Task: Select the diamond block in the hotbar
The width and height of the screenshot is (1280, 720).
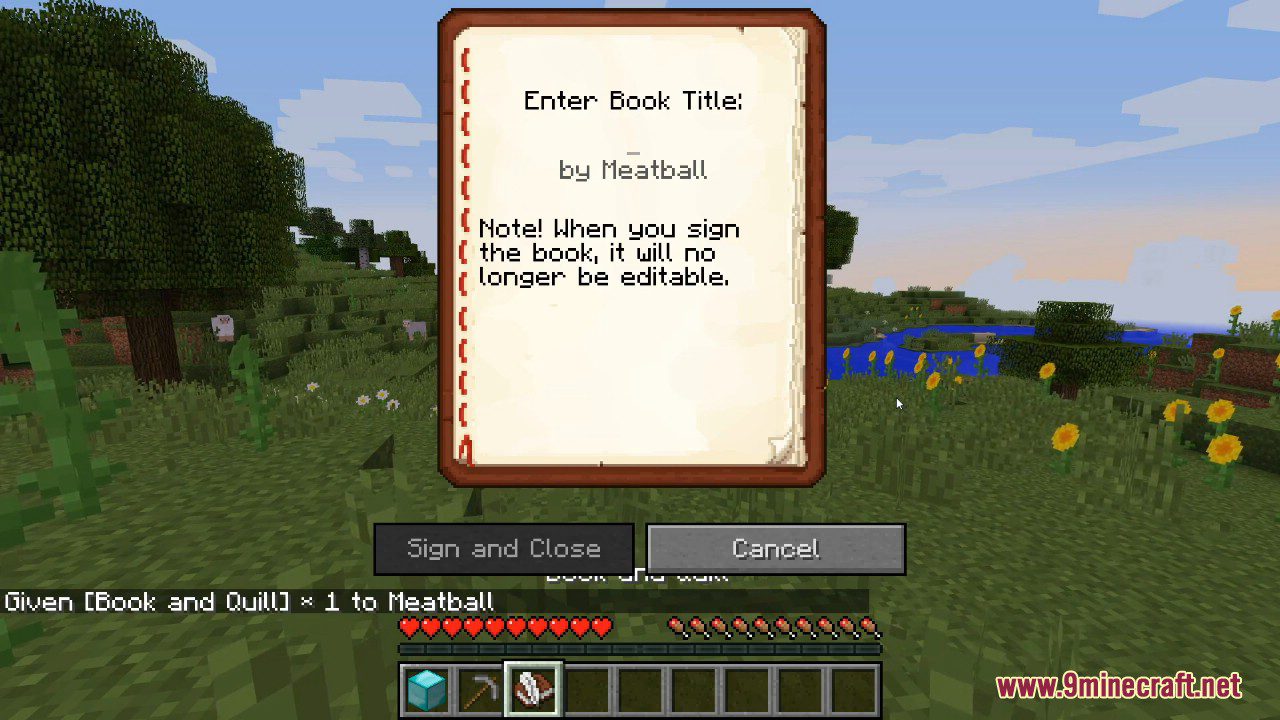Action: coord(425,688)
